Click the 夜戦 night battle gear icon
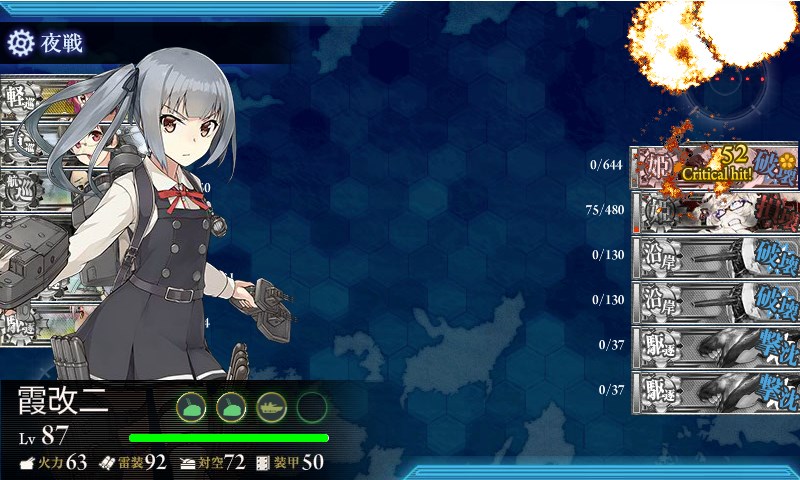 point(21,43)
